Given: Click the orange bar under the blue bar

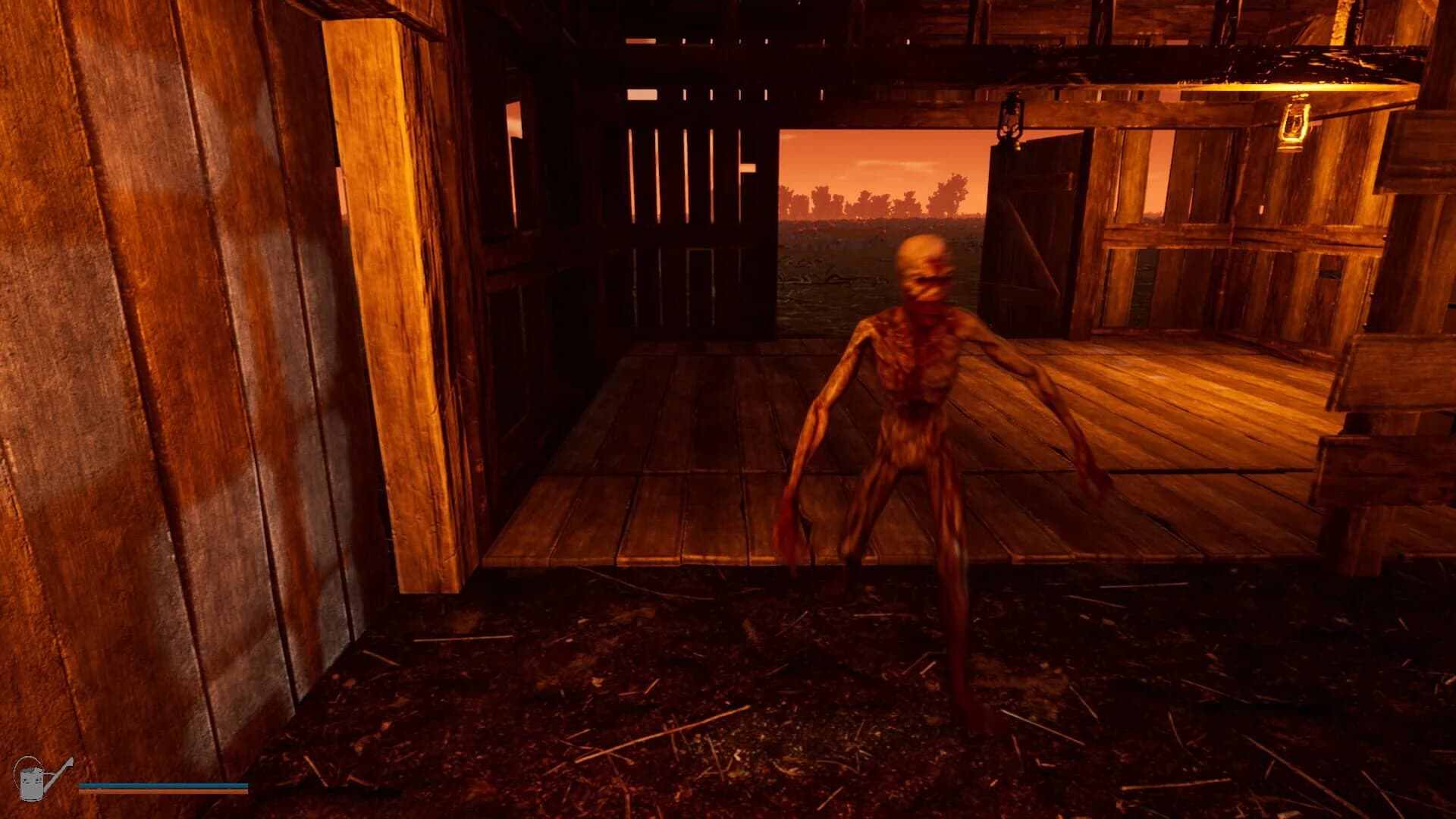Looking at the screenshot, I should pos(159,791).
